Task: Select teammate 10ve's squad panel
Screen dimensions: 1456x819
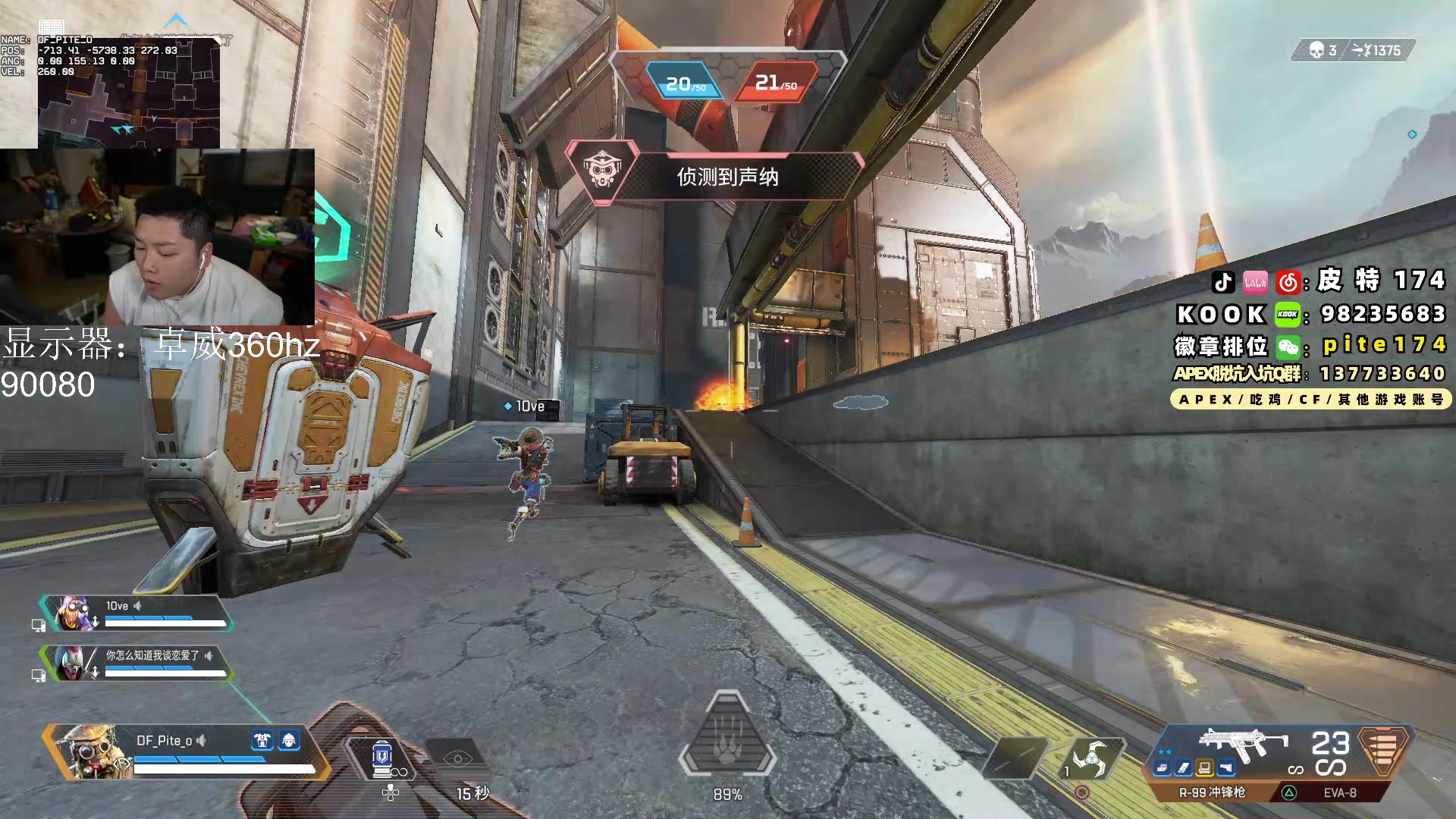Action: point(136,613)
